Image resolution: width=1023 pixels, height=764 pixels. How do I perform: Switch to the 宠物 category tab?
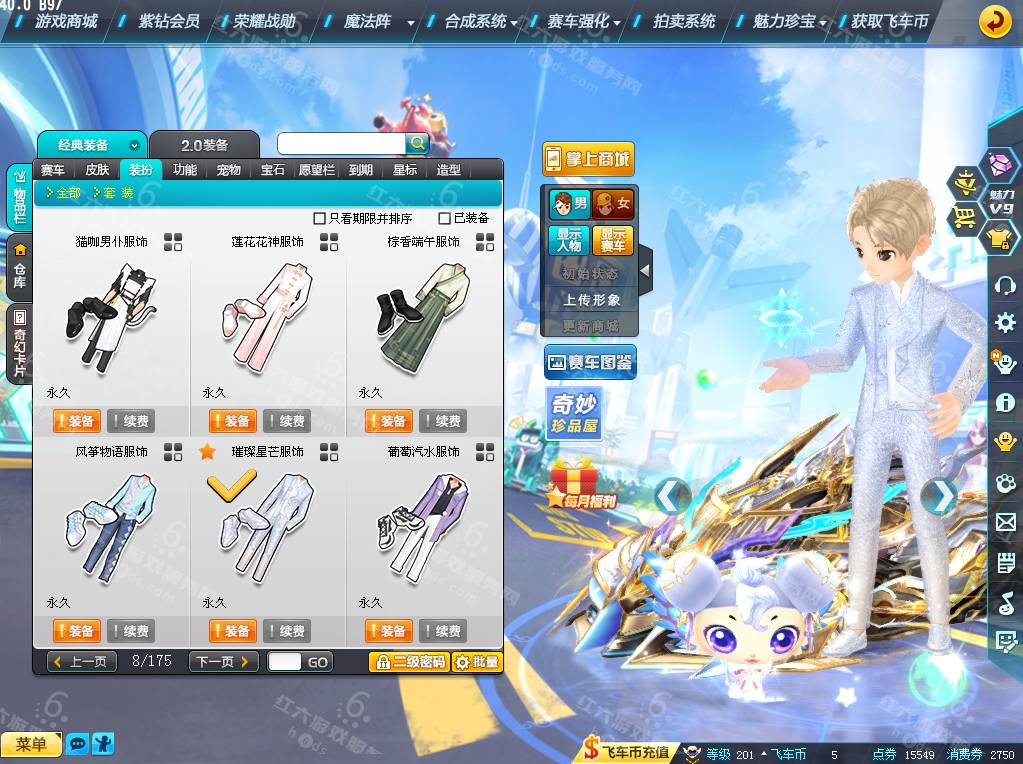pyautogui.click(x=229, y=170)
